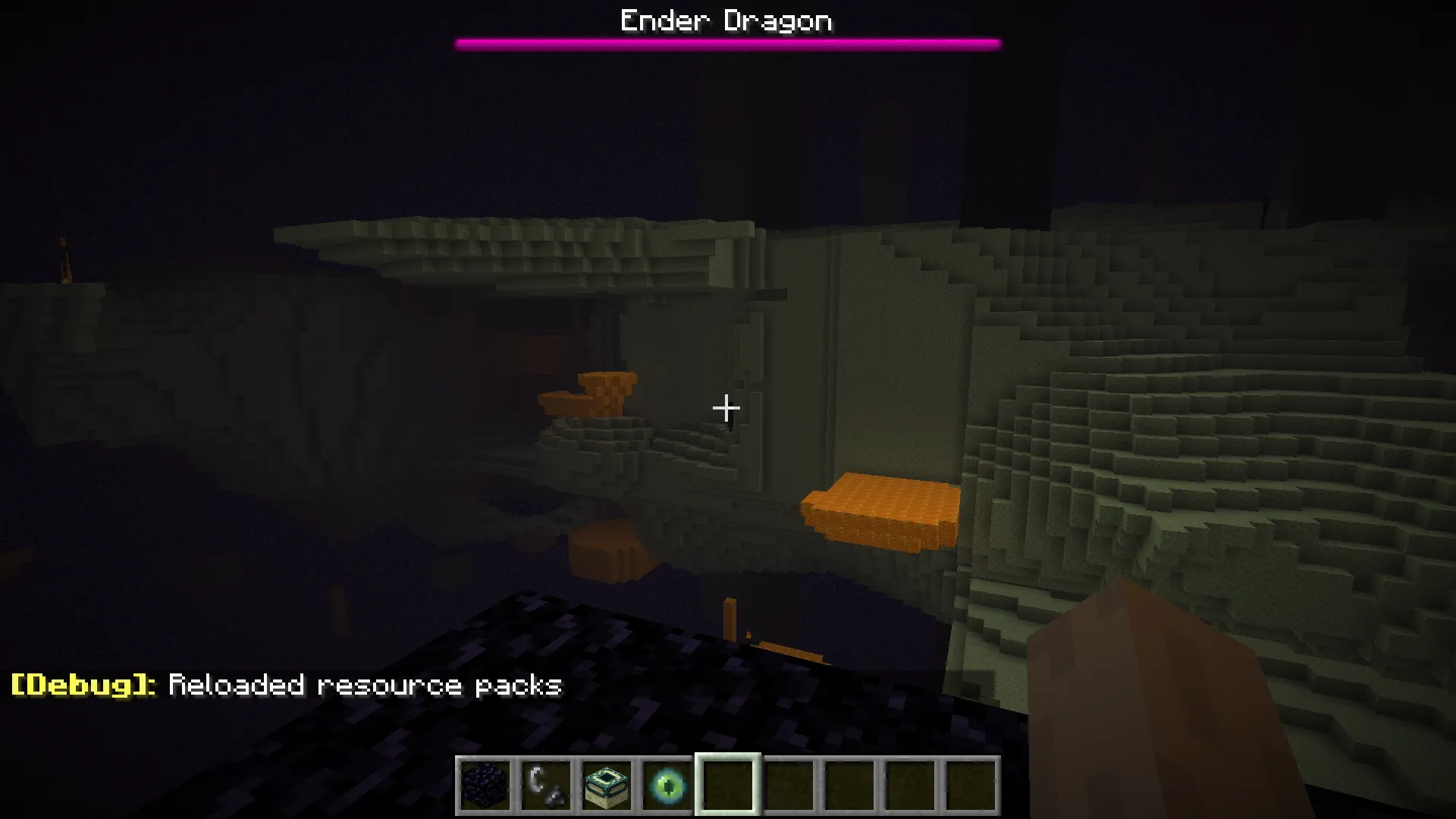Screen dimensions: 1456x819
Task: Click the magenta Ender Dragon health bar
Action: pos(727,42)
